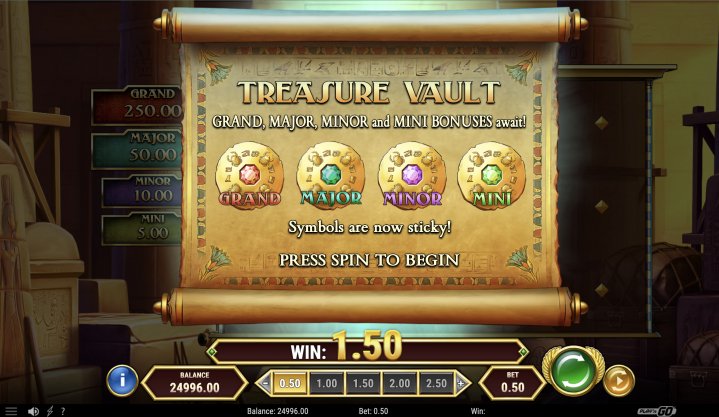Toggle fast play with the lightning icon
Image resolution: width=719 pixels, height=417 pixels.
tap(49, 410)
